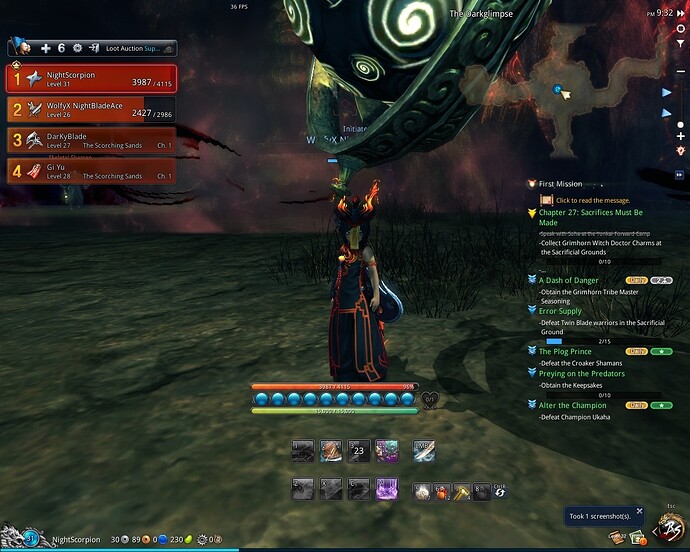Select NightScorpion's party frame
Screen dimensions: 690x552
point(91,78)
